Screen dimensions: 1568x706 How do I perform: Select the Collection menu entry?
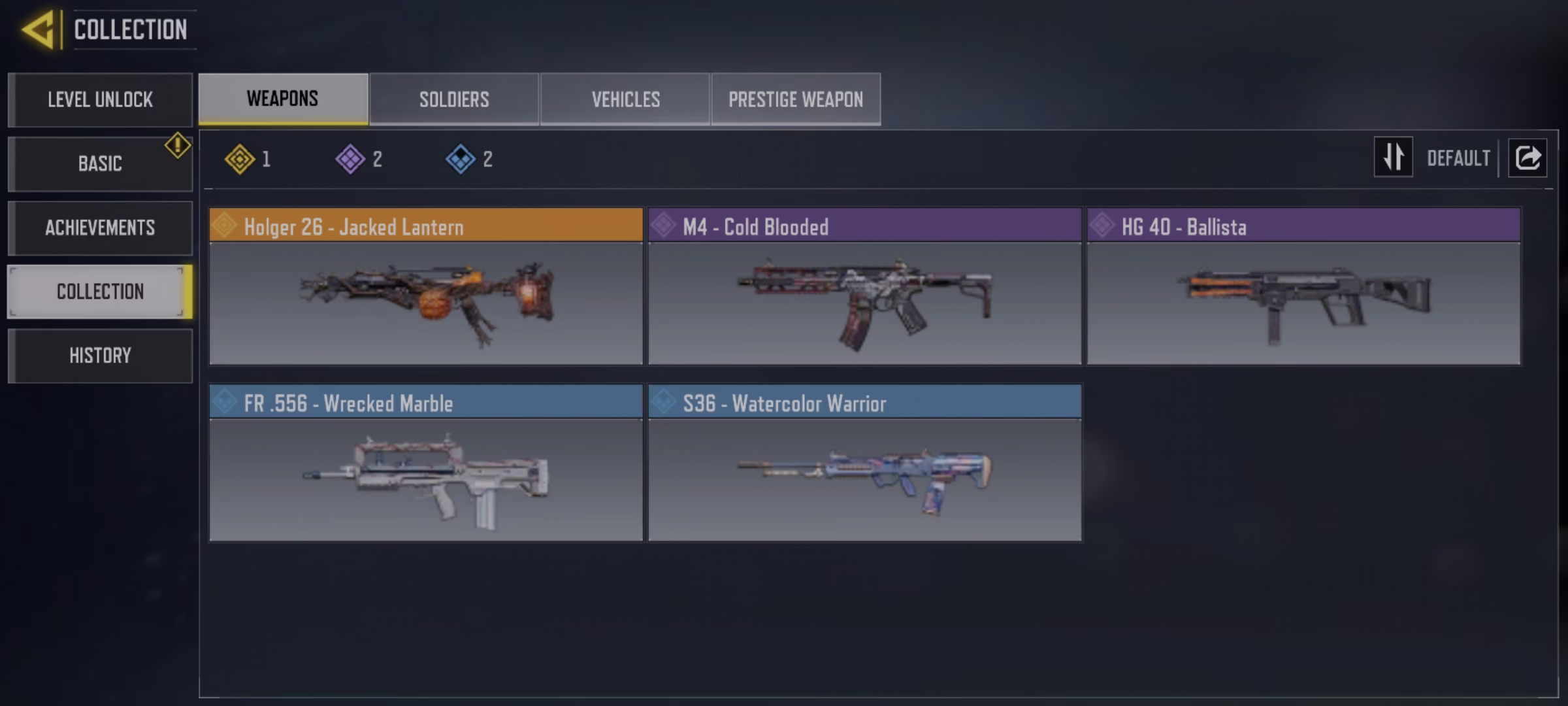tap(100, 292)
